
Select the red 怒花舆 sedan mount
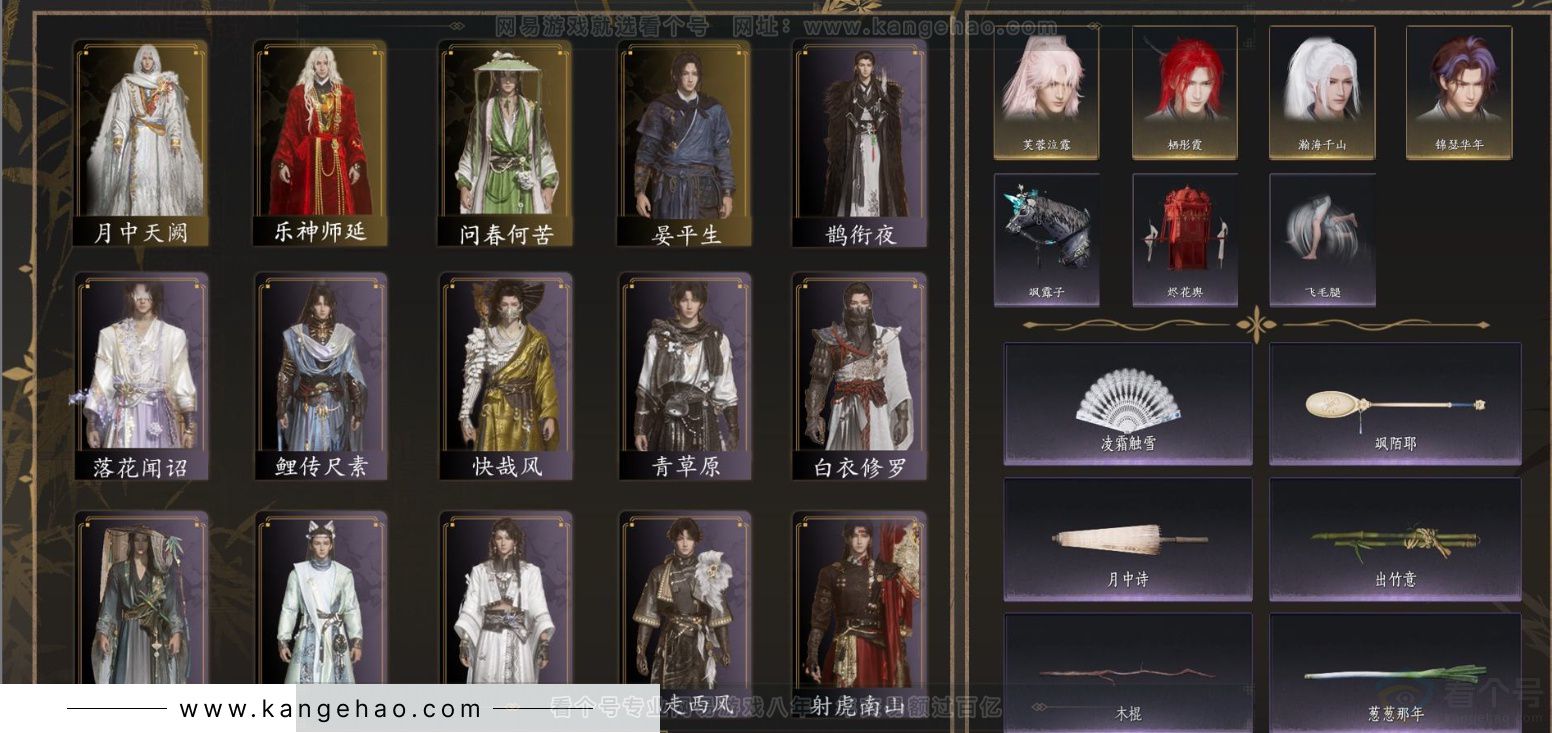[1184, 240]
